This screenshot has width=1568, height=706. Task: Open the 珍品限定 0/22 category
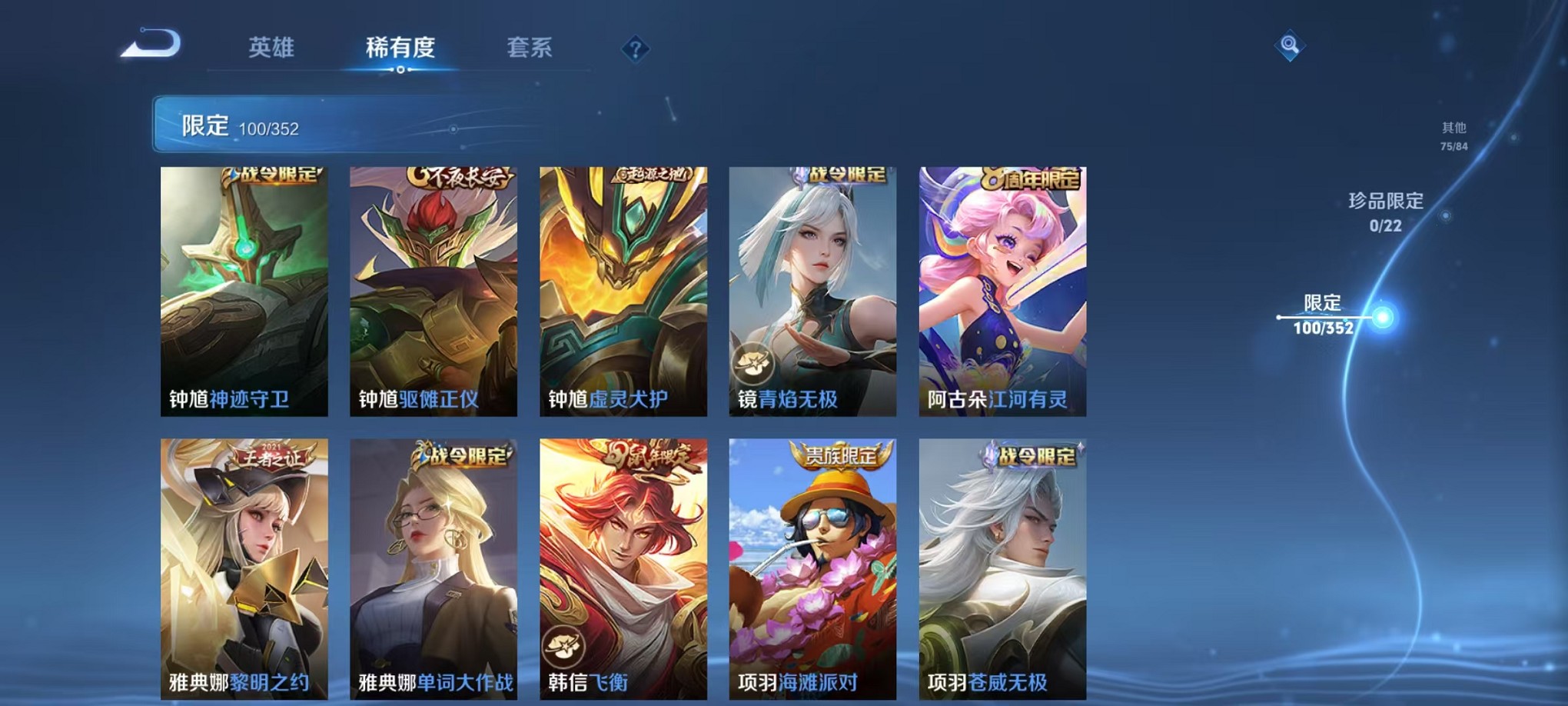pyautogui.click(x=1387, y=211)
